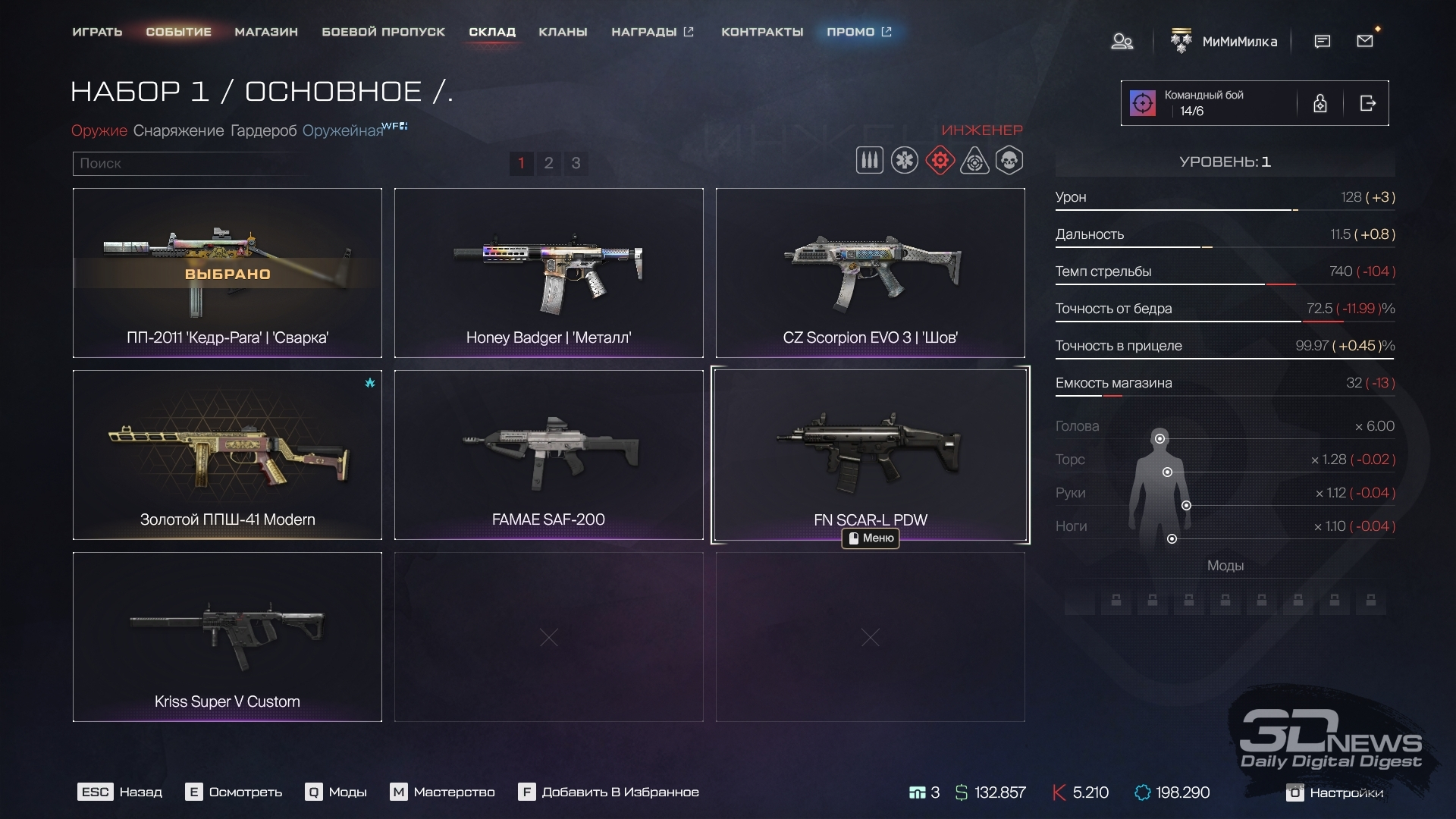Open the Оружейная tab
Screen dimensions: 1456x819
tap(343, 130)
